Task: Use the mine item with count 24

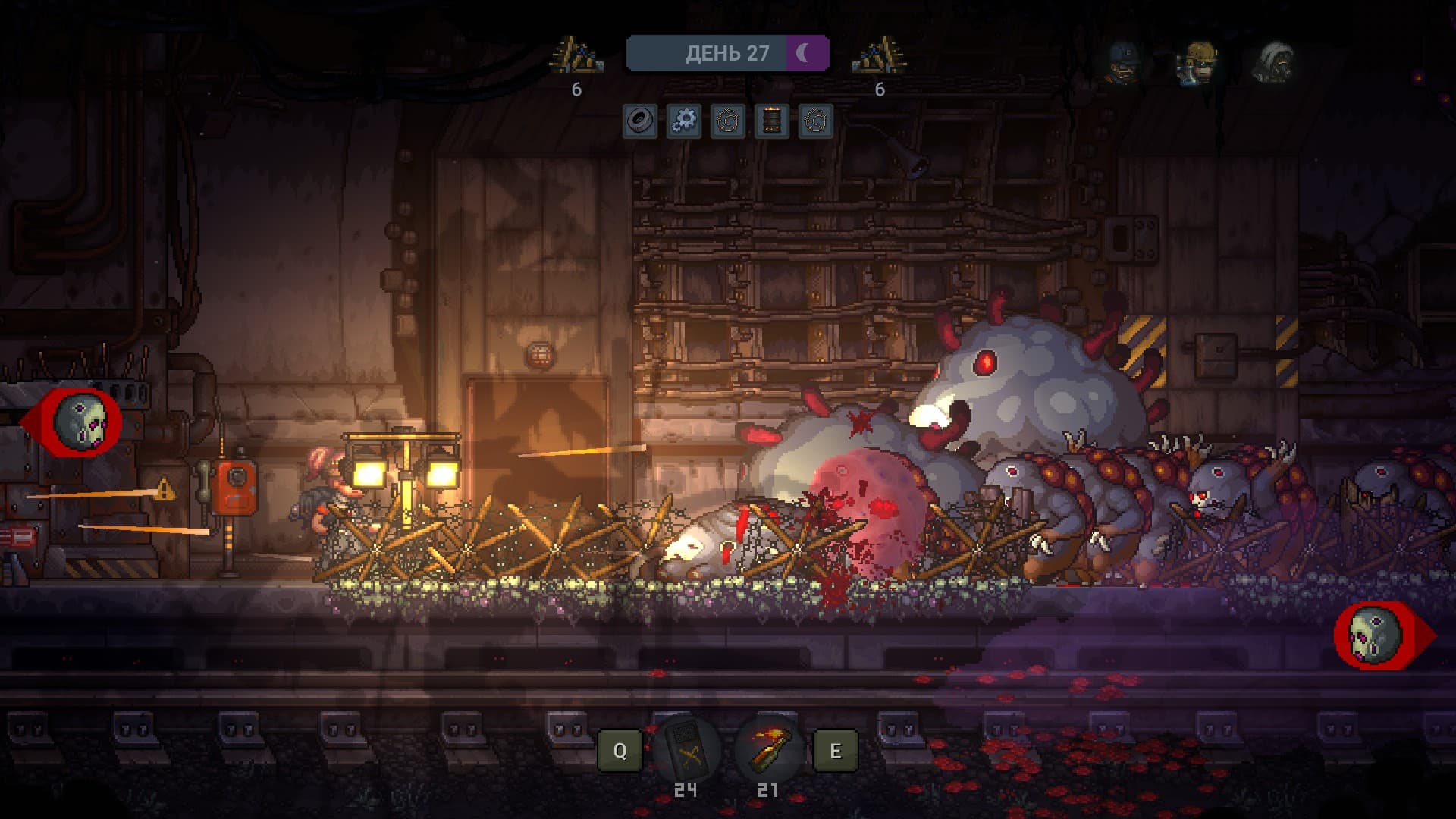Action: point(687,750)
